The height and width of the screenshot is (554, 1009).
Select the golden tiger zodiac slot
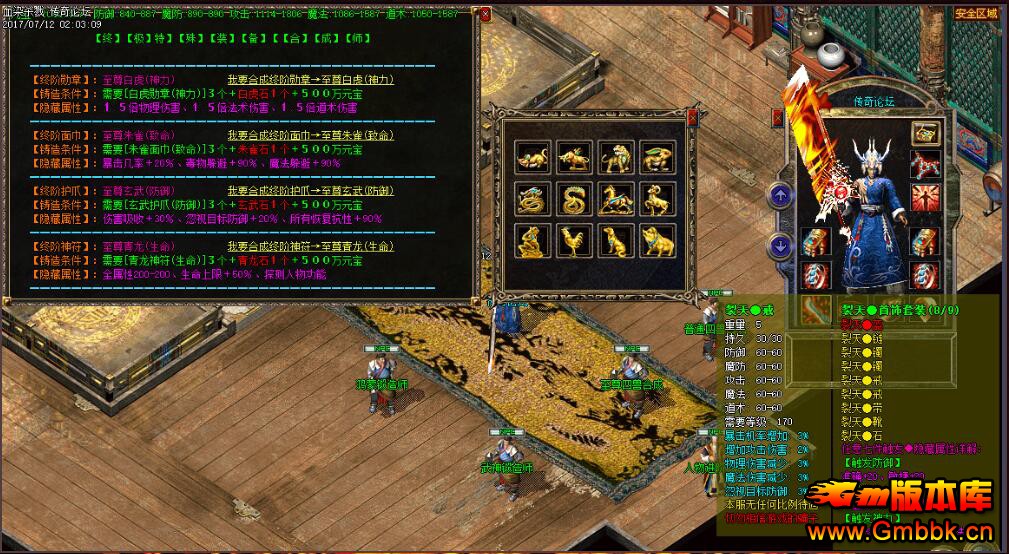[x=614, y=156]
